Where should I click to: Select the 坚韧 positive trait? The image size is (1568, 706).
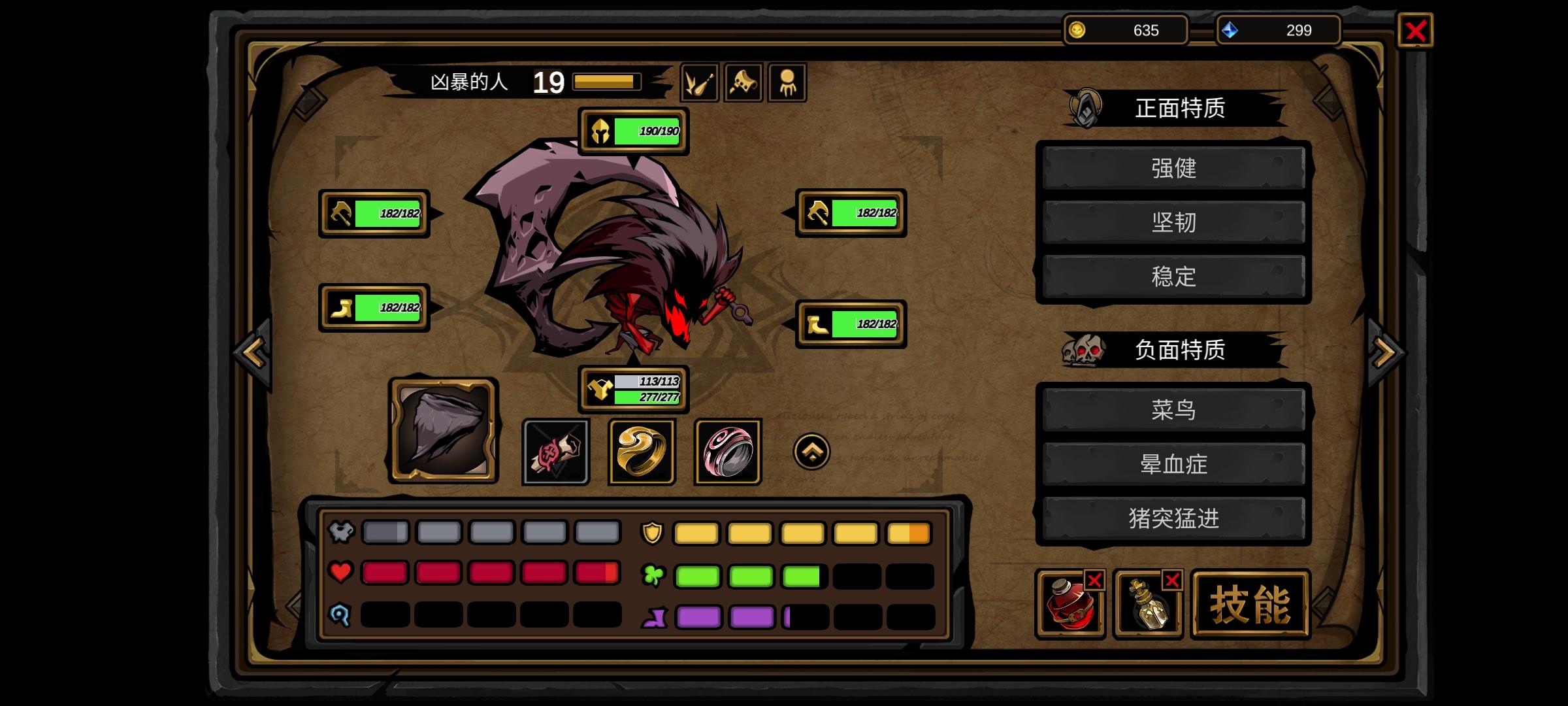tap(1173, 223)
